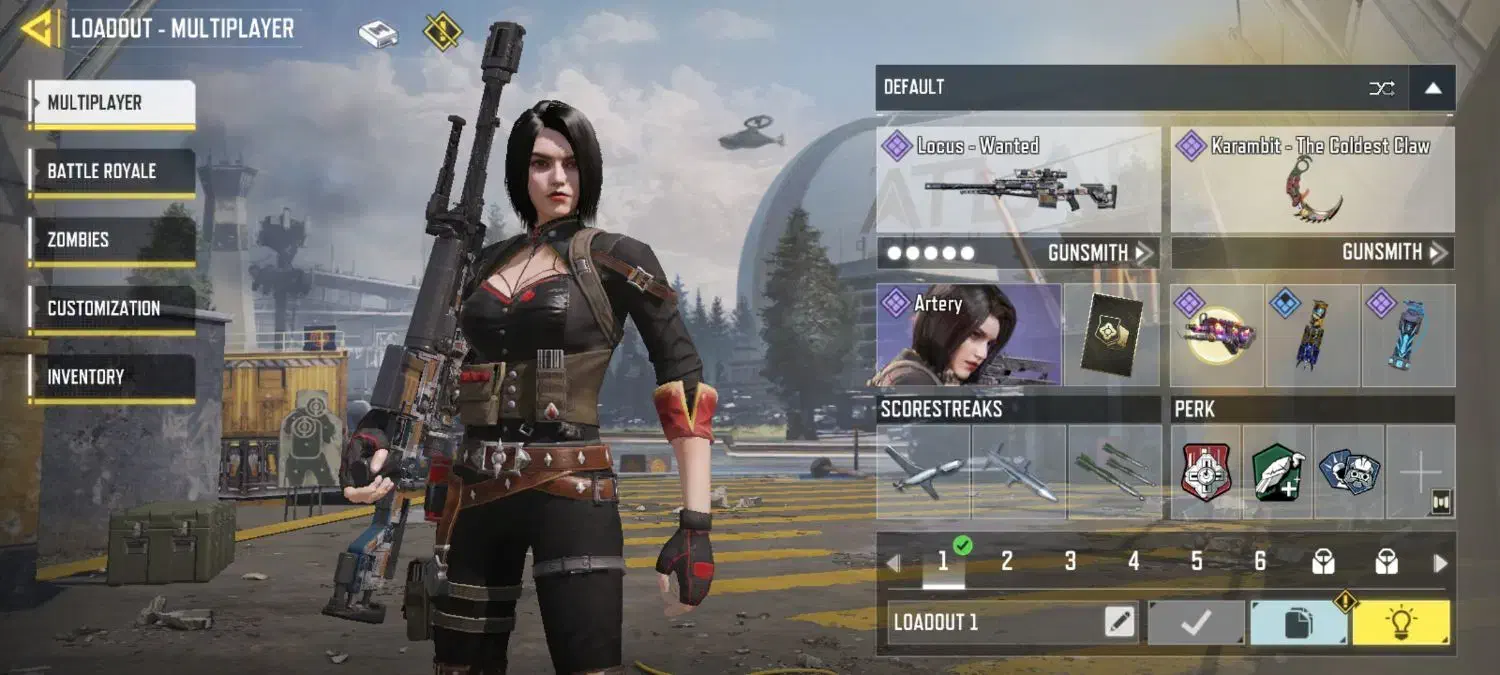Click the shuffle icon beside Default

[x=1381, y=88]
